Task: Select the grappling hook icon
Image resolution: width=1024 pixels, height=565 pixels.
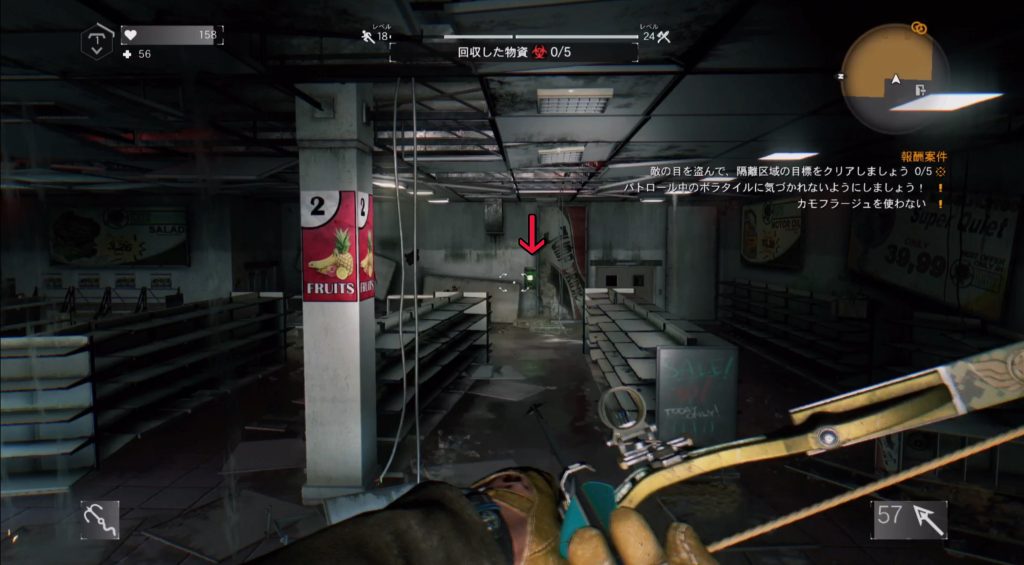Action: 99,519
